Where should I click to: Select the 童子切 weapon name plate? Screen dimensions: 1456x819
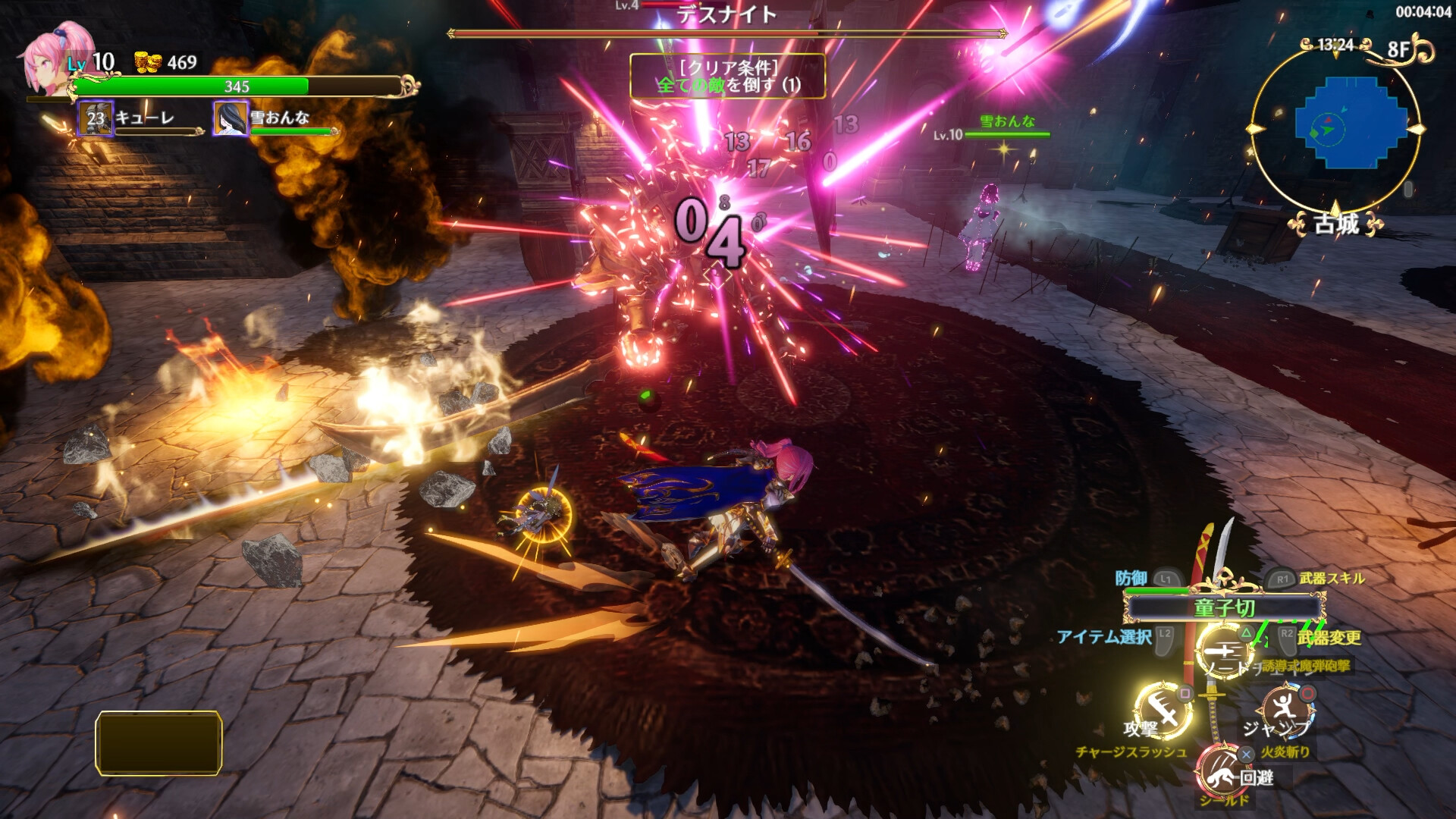1224,607
